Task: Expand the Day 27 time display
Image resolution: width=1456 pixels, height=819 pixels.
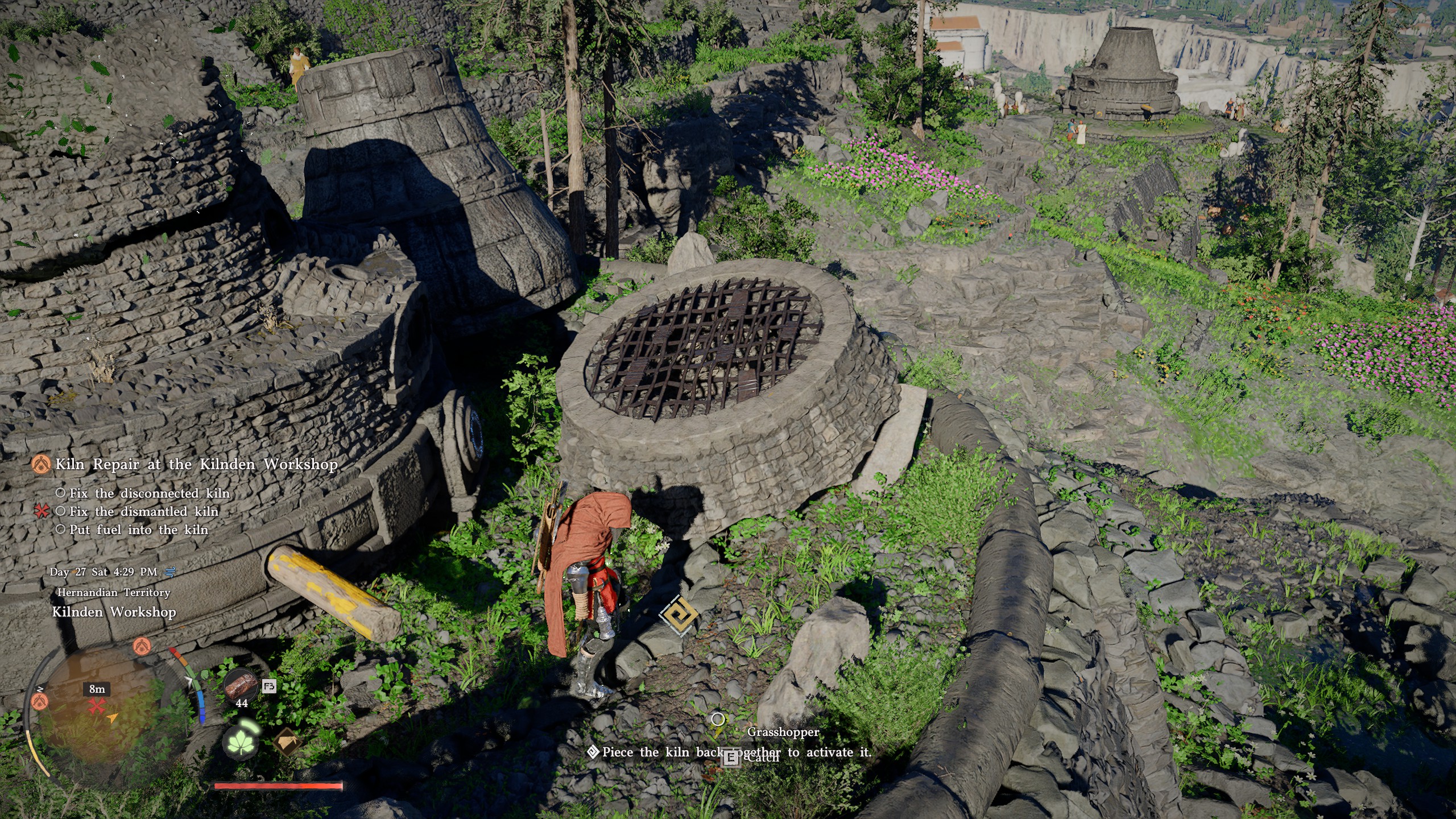Action: (104, 573)
